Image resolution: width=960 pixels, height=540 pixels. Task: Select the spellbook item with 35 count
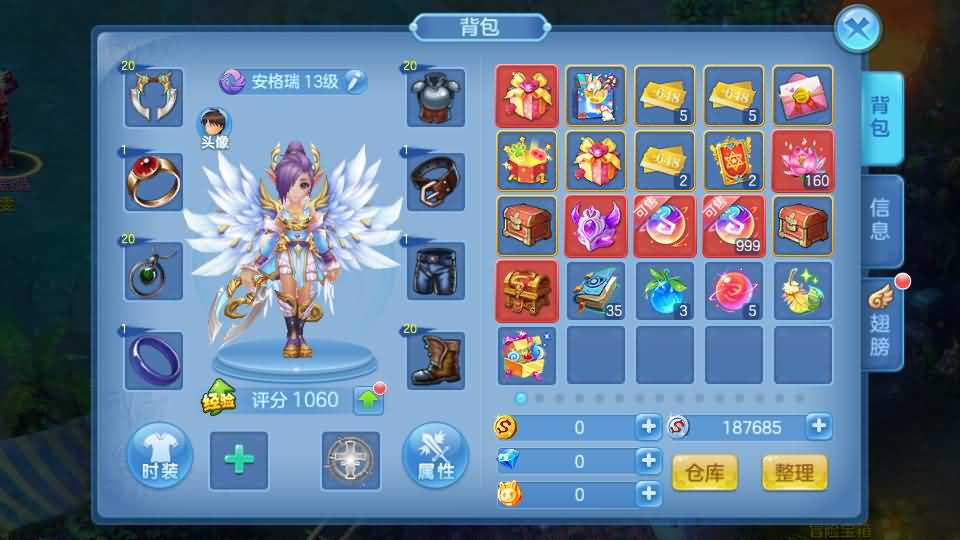click(596, 291)
